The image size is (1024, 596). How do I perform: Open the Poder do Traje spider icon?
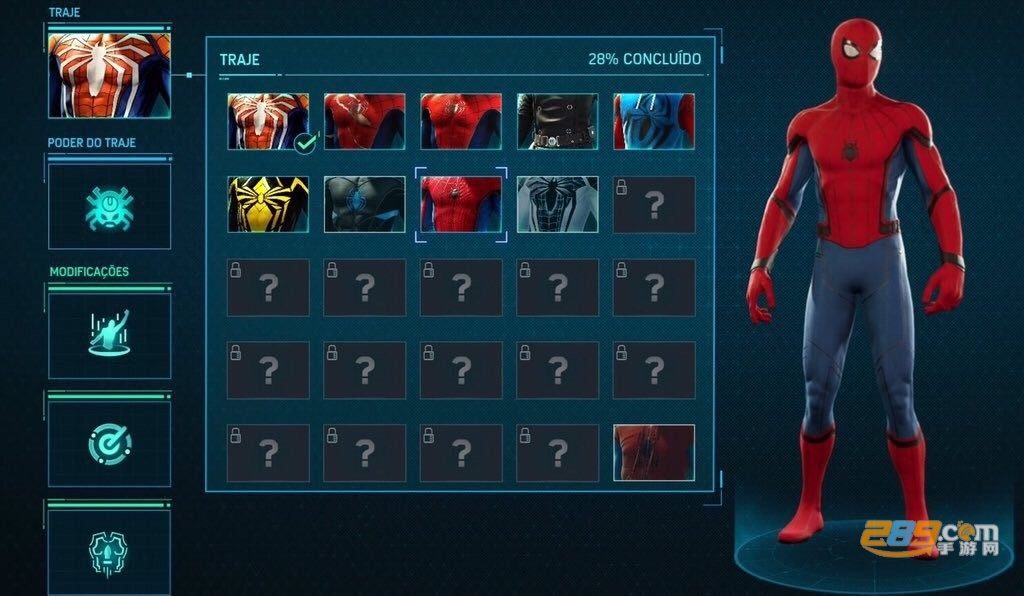click(x=109, y=206)
